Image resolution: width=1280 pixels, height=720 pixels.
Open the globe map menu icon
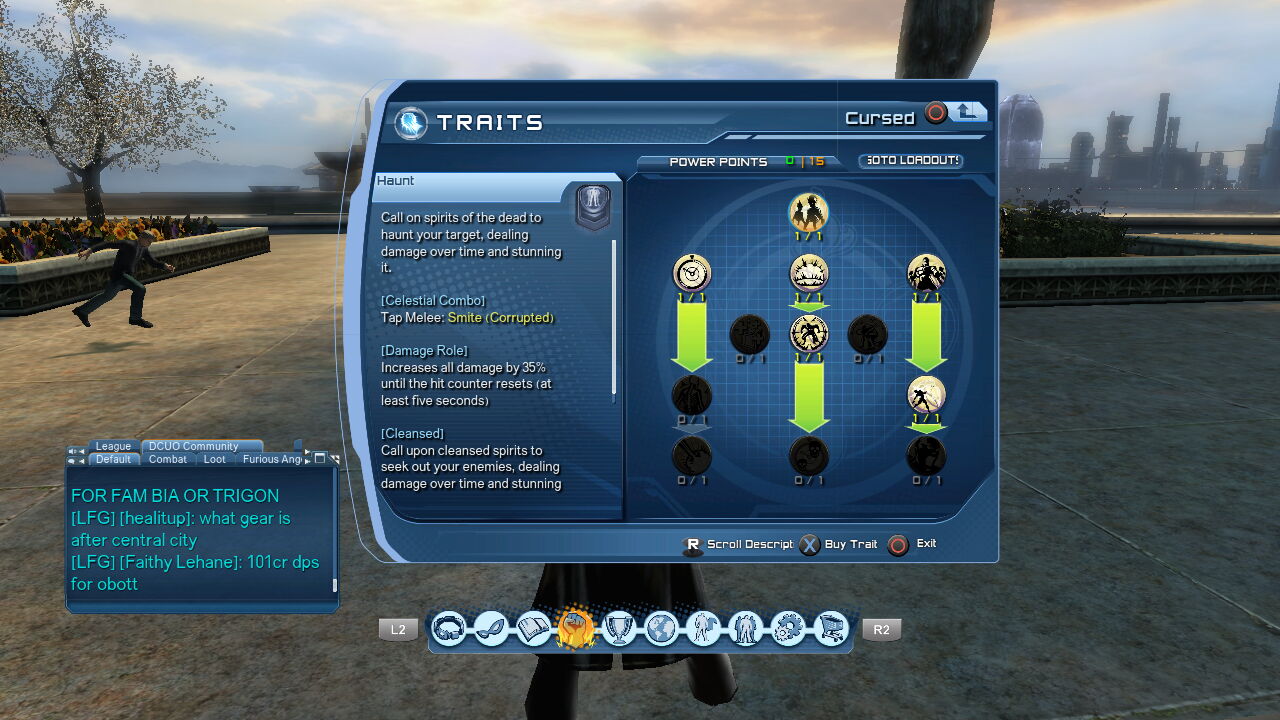(661, 629)
